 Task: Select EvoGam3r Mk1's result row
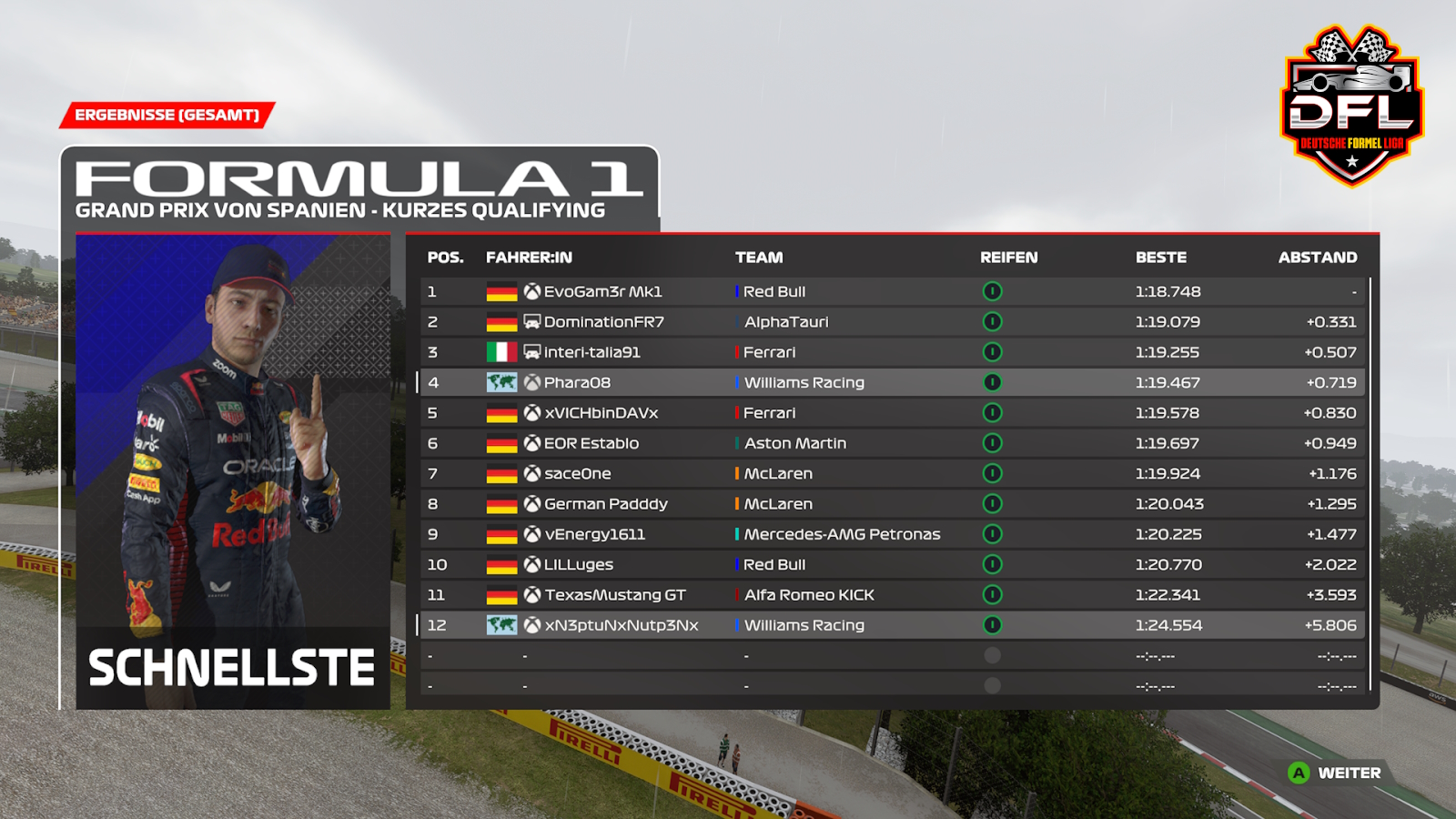[892, 291]
